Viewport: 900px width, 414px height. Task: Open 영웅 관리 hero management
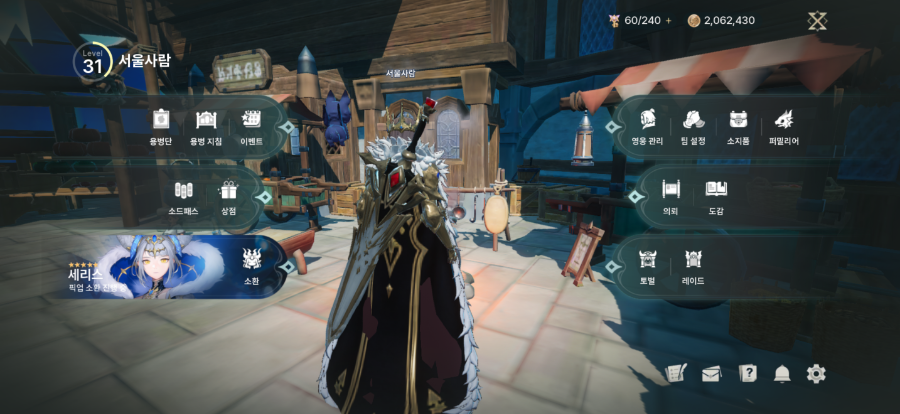(648, 126)
